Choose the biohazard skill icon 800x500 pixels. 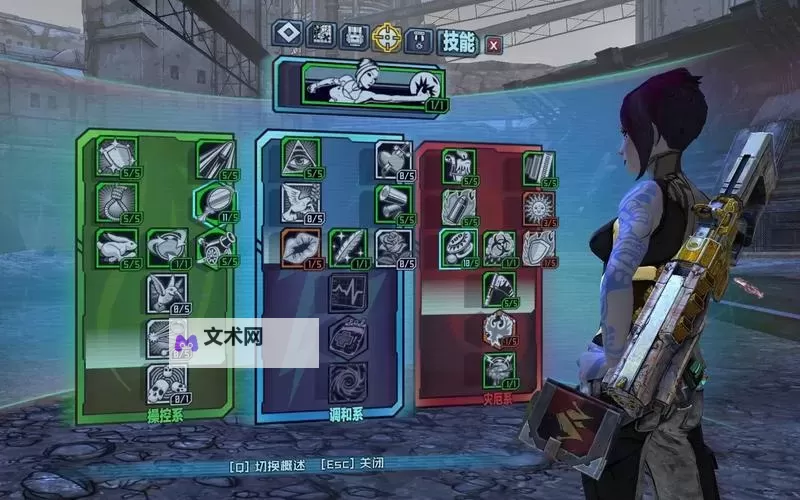click(498, 246)
